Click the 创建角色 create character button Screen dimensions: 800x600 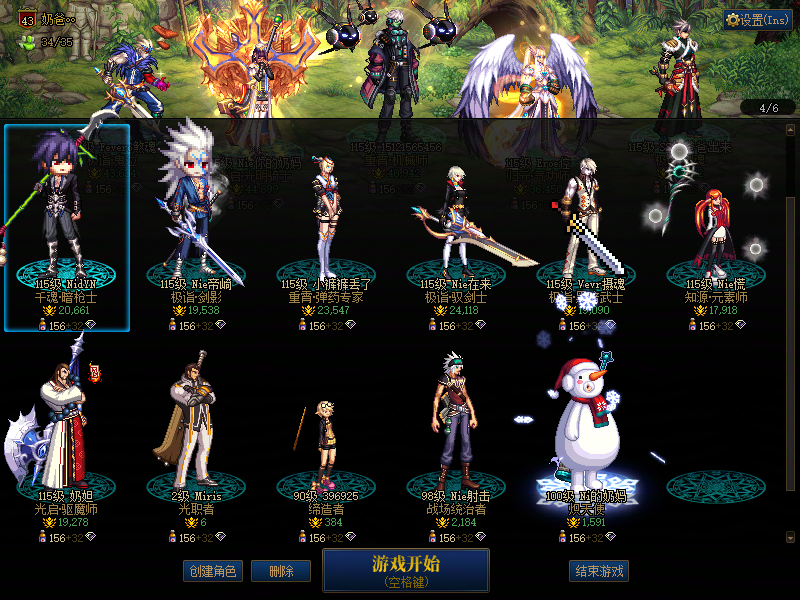click(212, 571)
